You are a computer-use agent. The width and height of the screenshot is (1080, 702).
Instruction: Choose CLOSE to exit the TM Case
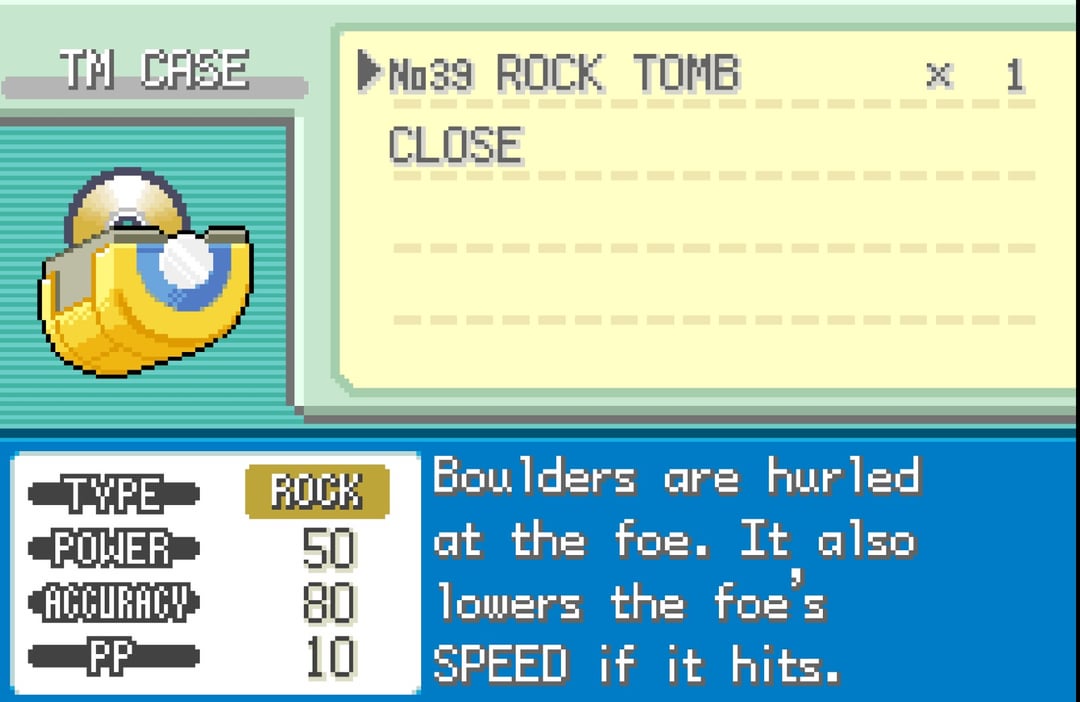click(x=455, y=146)
